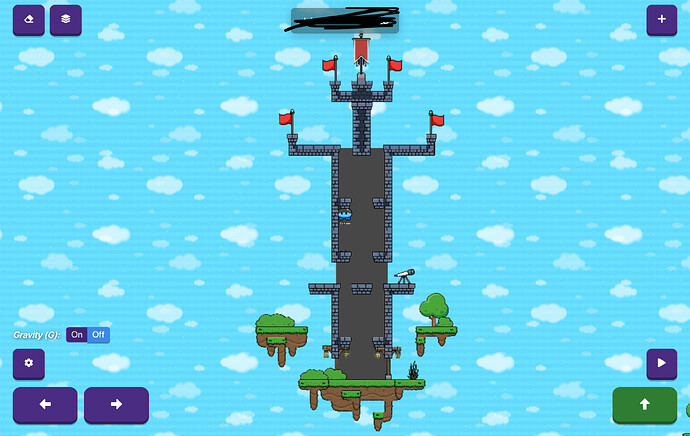Click the plus add button
The image size is (690, 436).
point(661,19)
